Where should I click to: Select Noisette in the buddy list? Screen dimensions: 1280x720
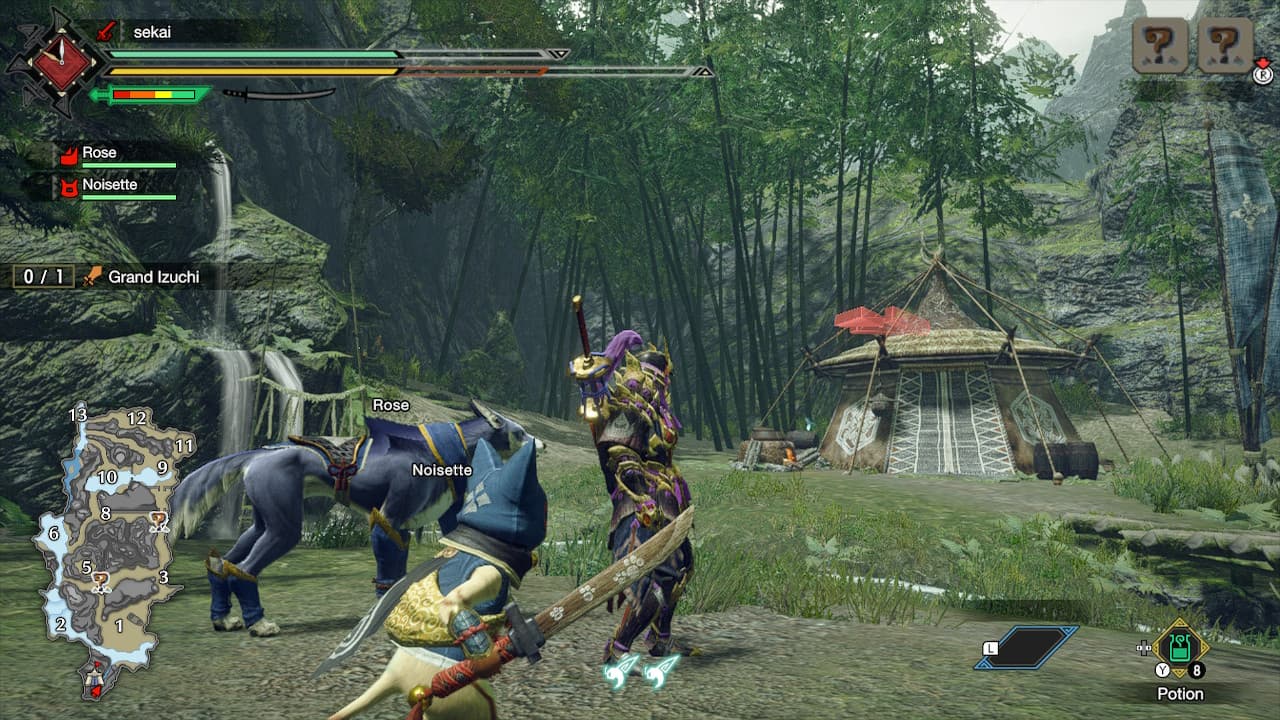click(110, 185)
